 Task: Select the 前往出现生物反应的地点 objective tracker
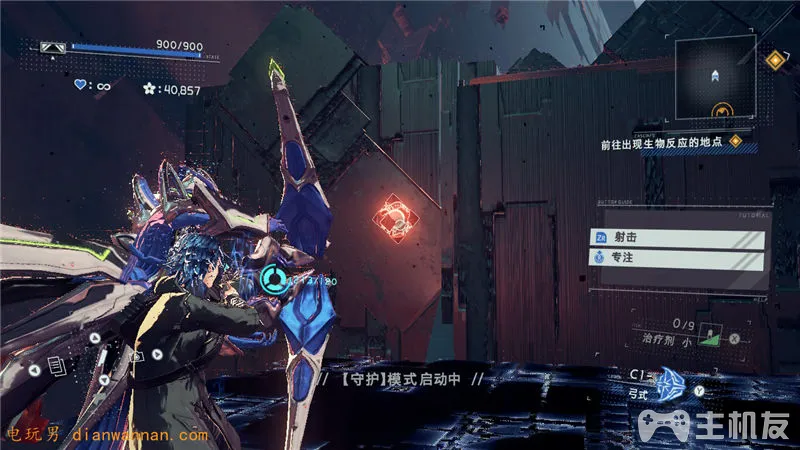661,143
